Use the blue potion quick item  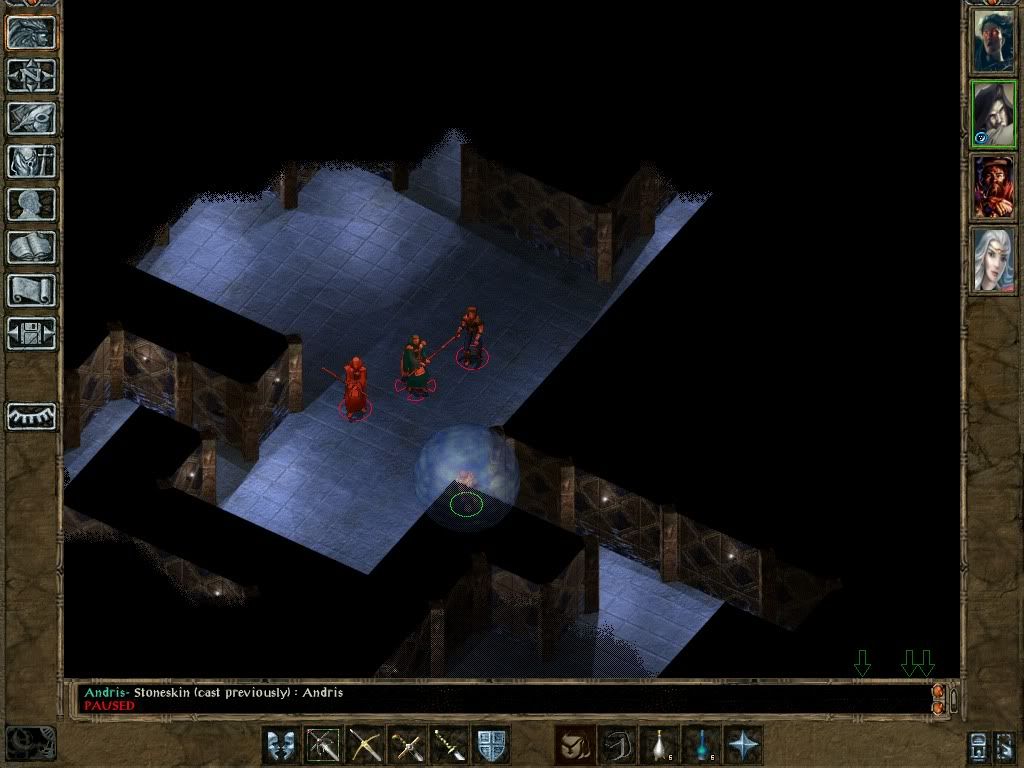click(x=701, y=746)
